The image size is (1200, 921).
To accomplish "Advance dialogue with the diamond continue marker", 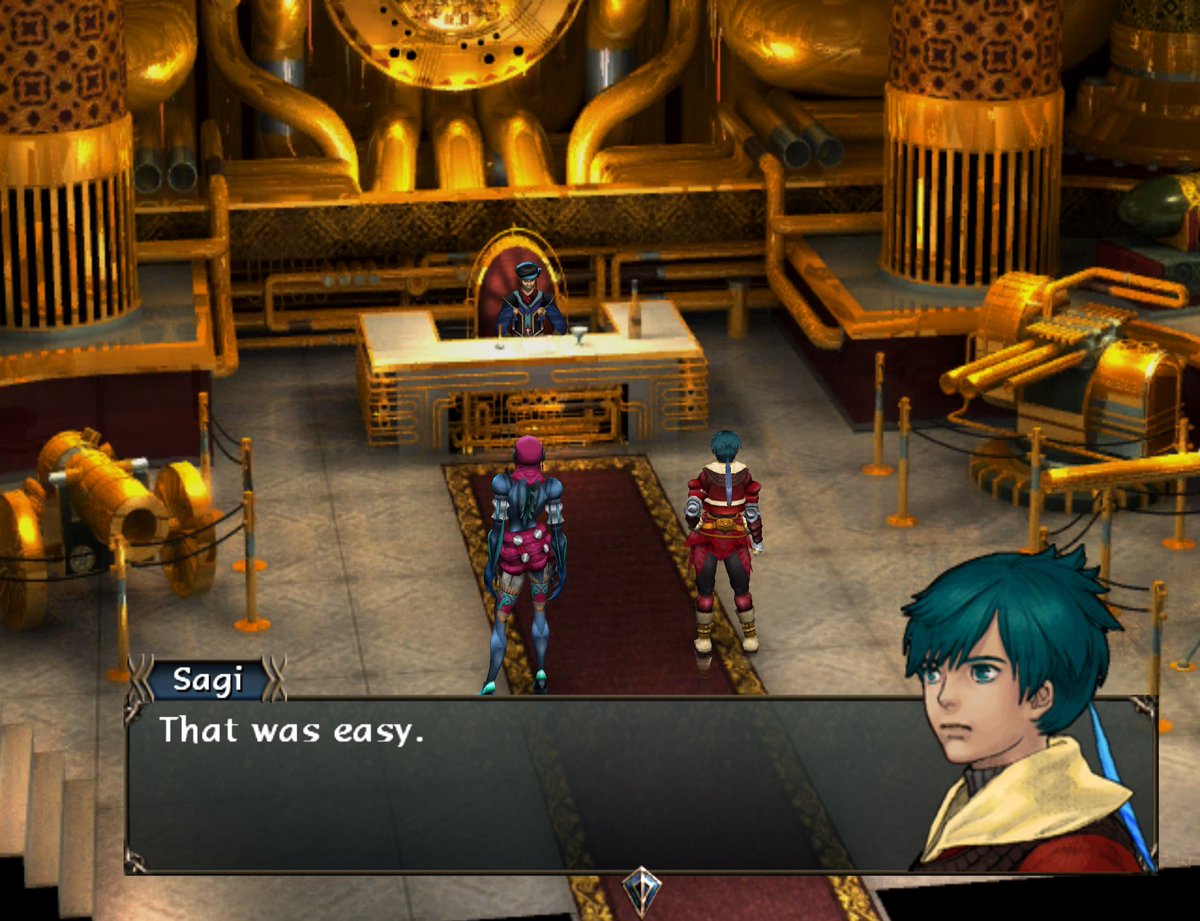I will 640,886.
